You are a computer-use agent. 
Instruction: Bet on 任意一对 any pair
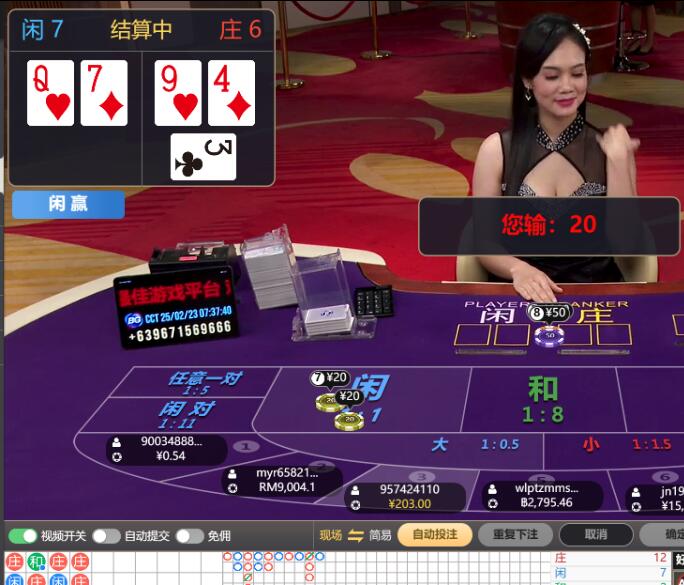(205, 382)
